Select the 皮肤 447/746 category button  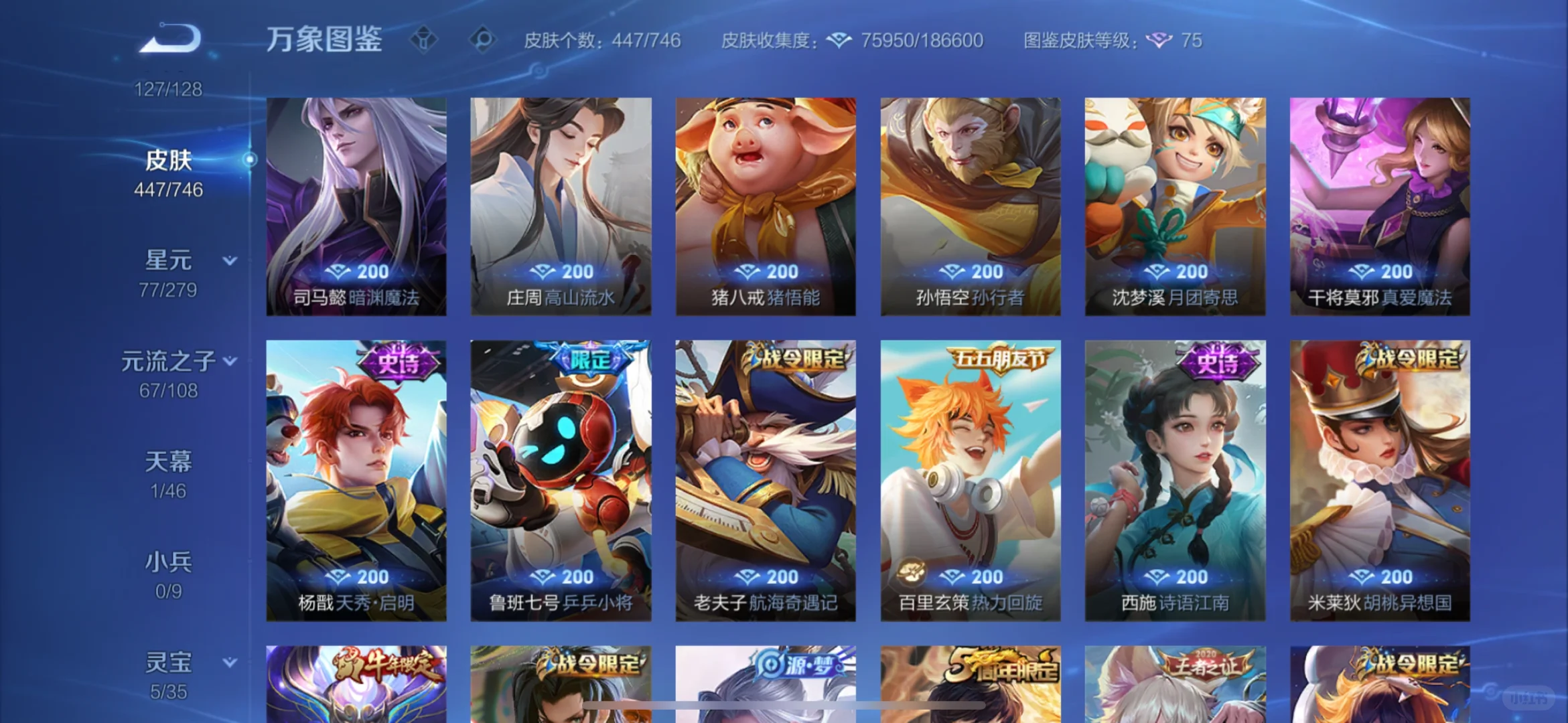coord(169,171)
